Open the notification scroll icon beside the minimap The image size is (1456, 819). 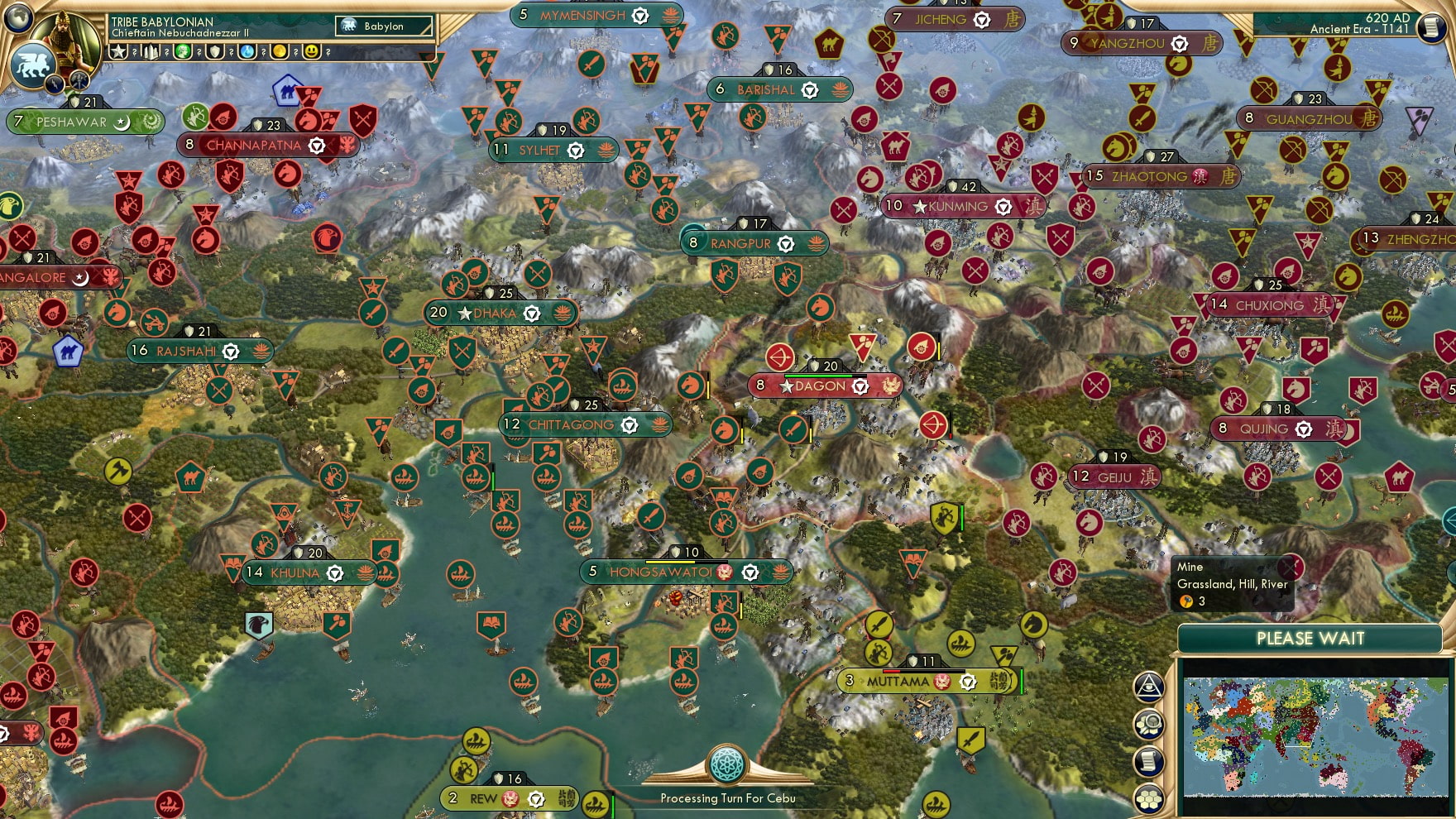(x=1151, y=760)
